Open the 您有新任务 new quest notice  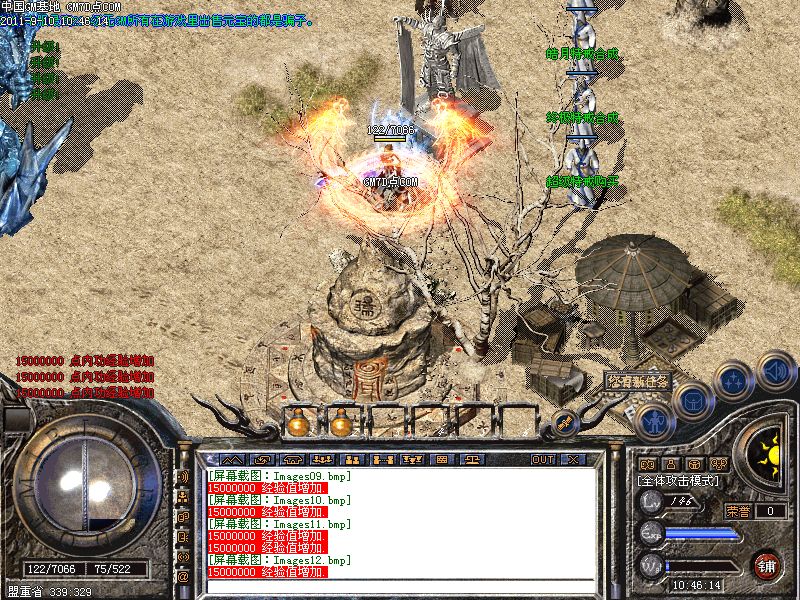(x=637, y=381)
